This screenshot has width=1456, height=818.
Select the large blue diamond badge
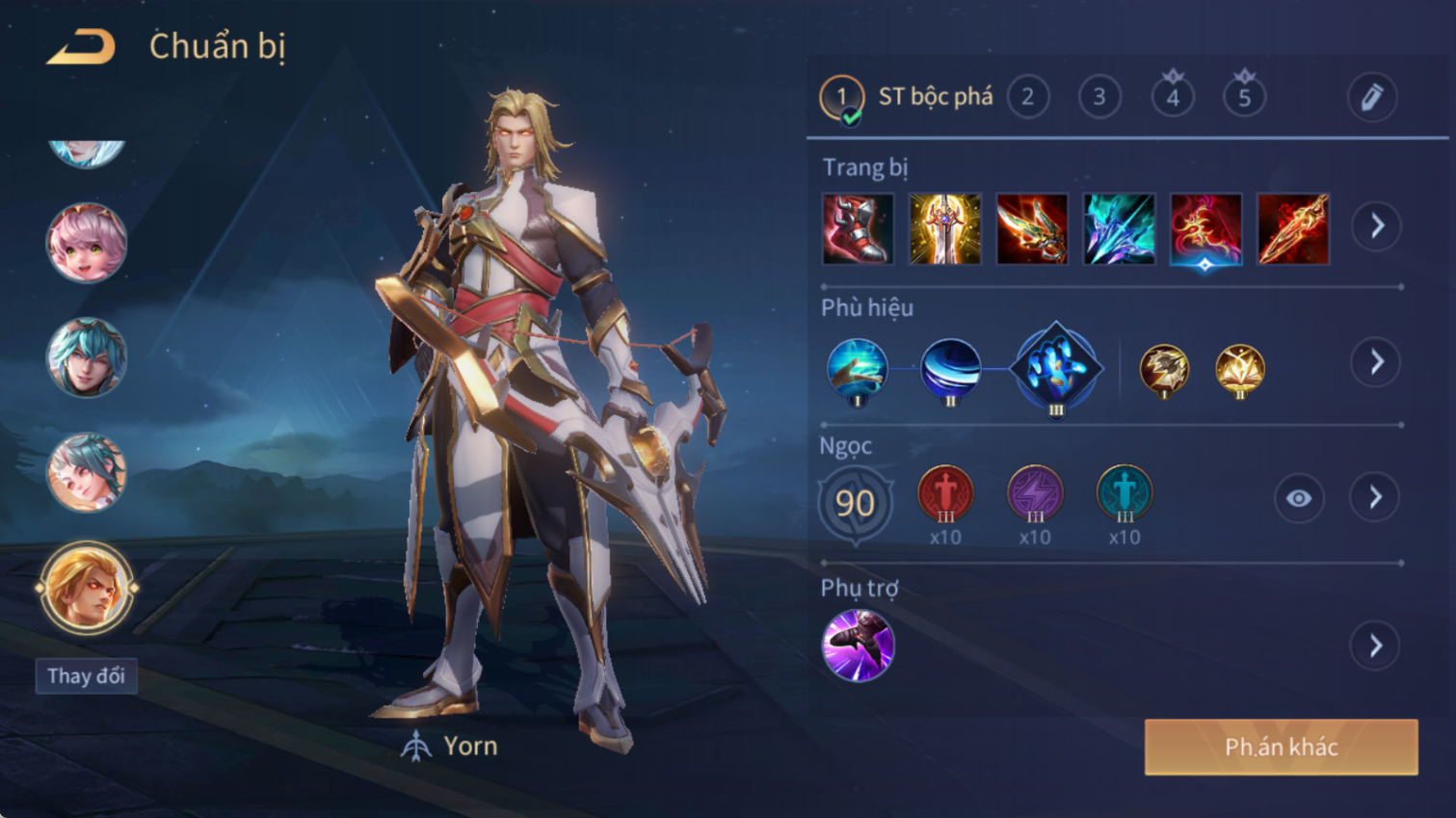tap(1056, 367)
